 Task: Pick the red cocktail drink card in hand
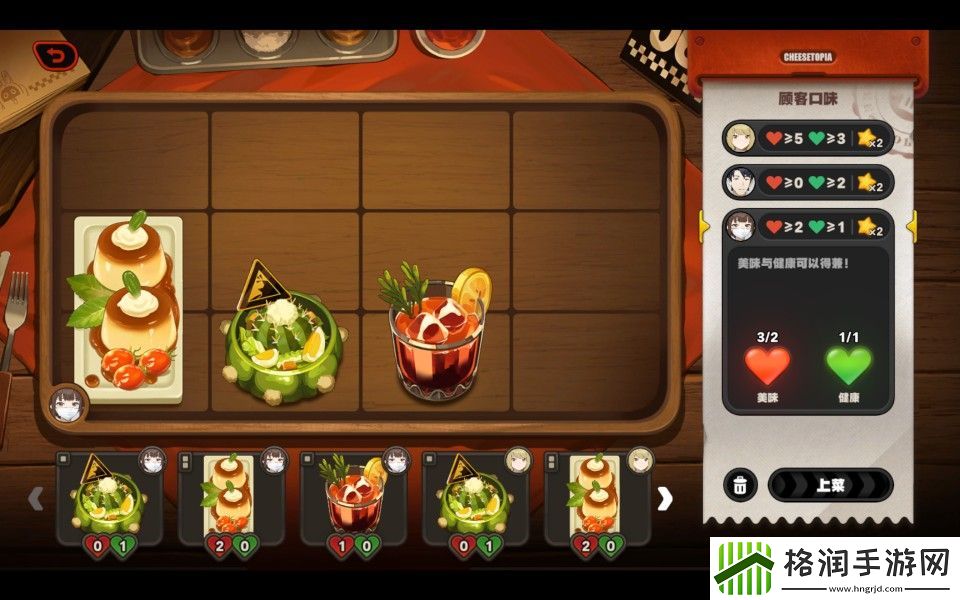(x=353, y=497)
